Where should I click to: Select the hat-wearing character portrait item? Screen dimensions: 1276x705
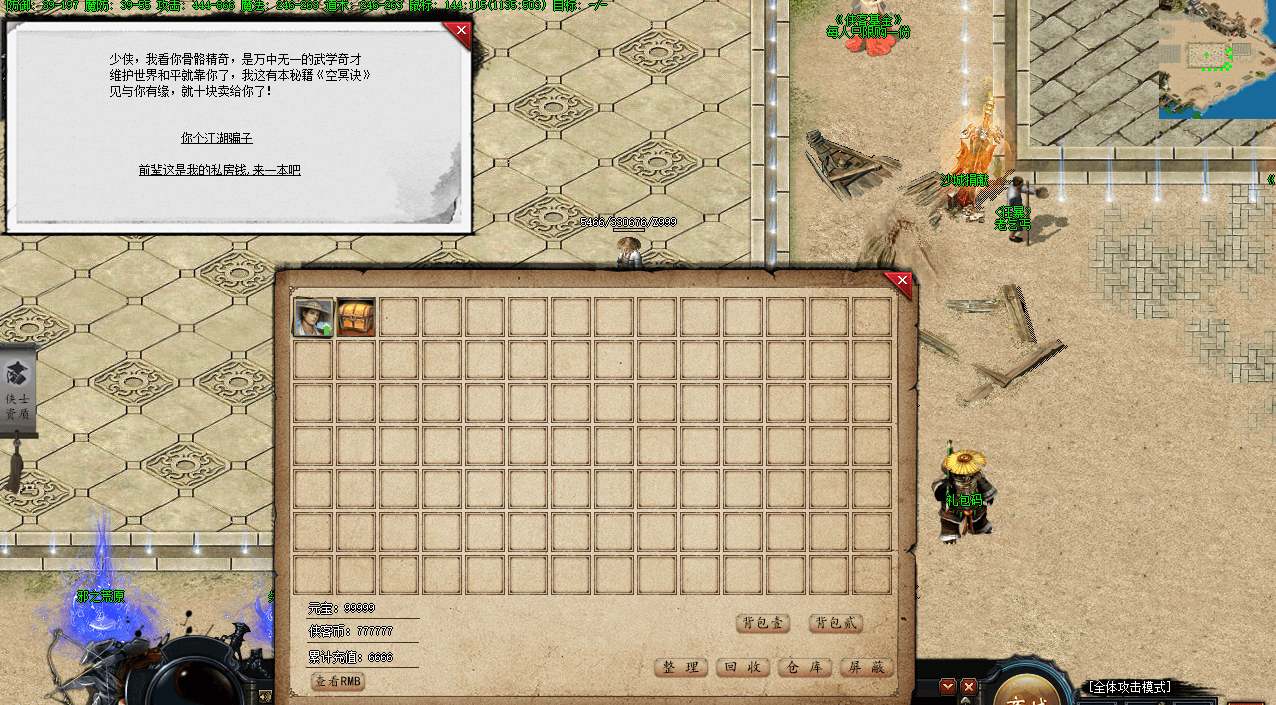coord(313,317)
